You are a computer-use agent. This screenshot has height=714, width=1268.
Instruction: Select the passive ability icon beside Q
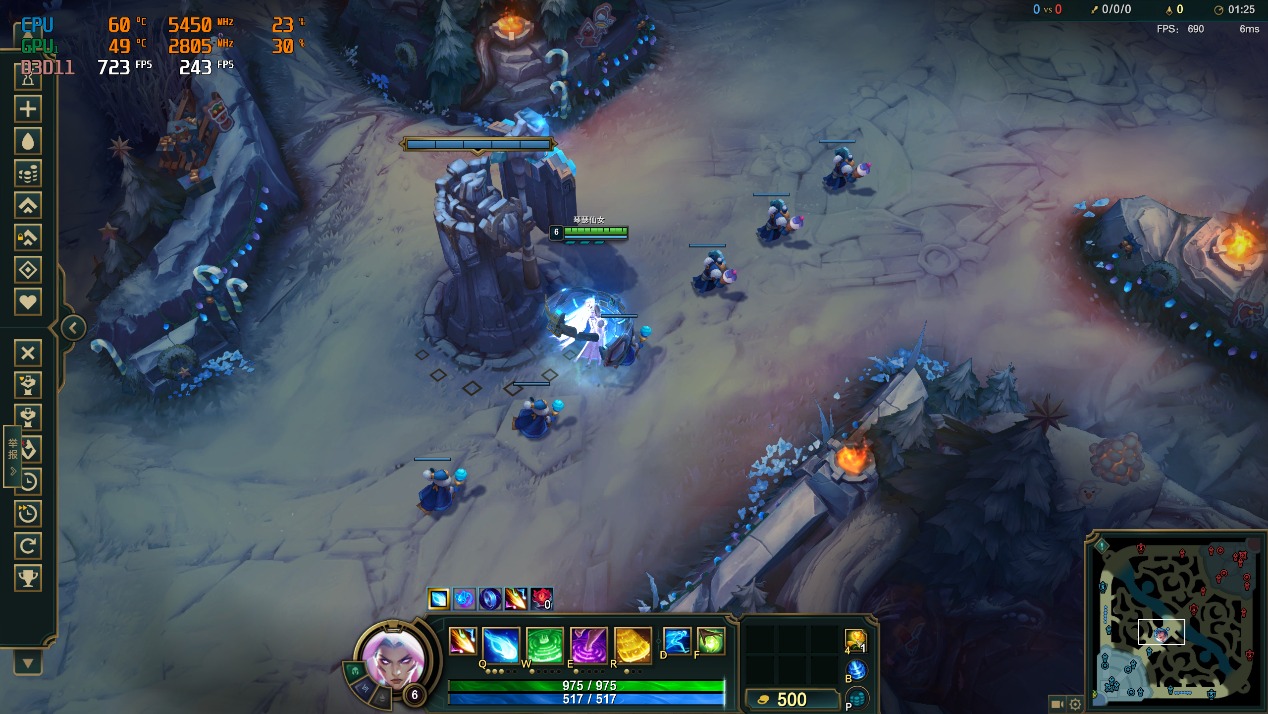click(x=462, y=641)
